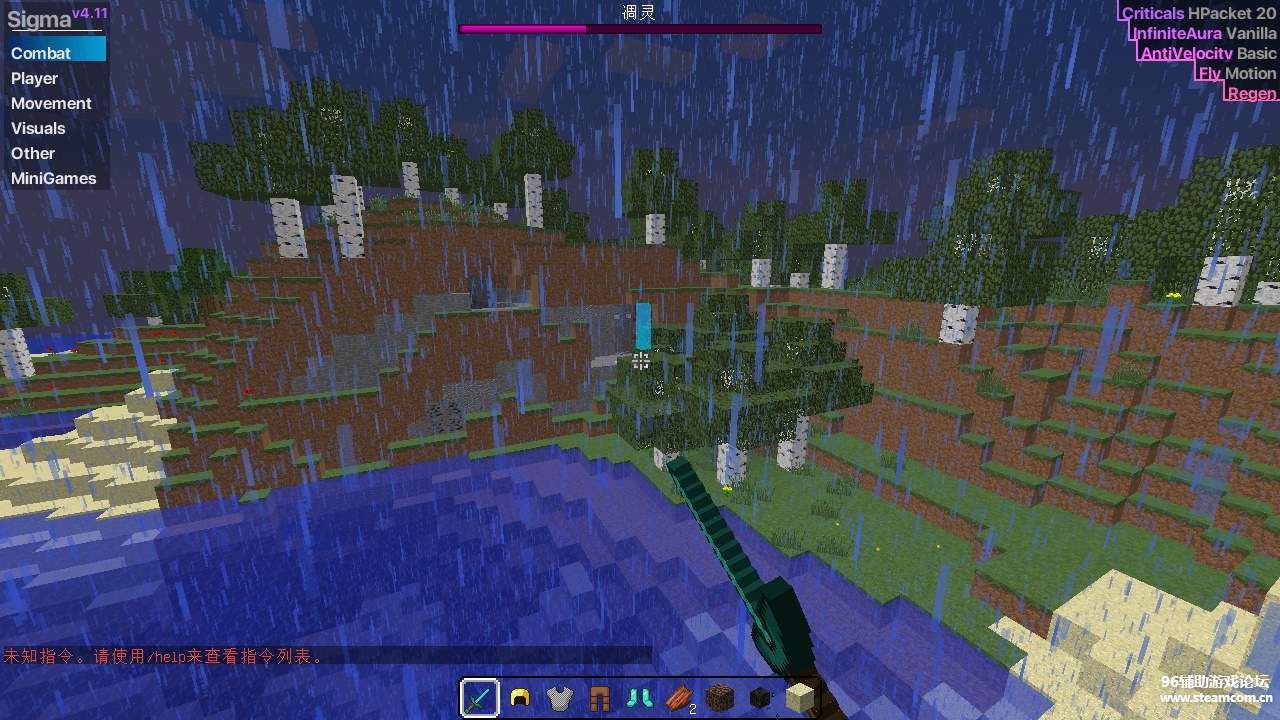Pick the diamond boots hotbar slot
This screenshot has width=1280, height=720.
(x=639, y=697)
